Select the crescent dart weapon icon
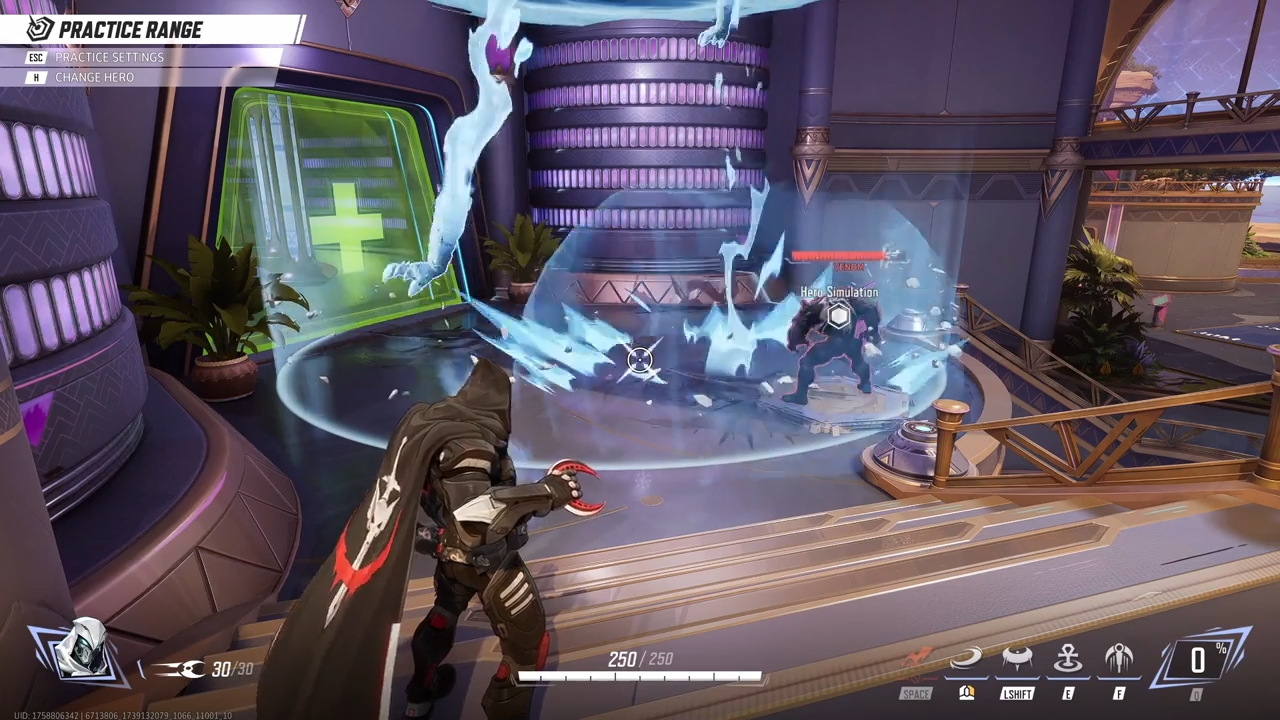Screen dimensions: 1280x720 [x=180, y=669]
